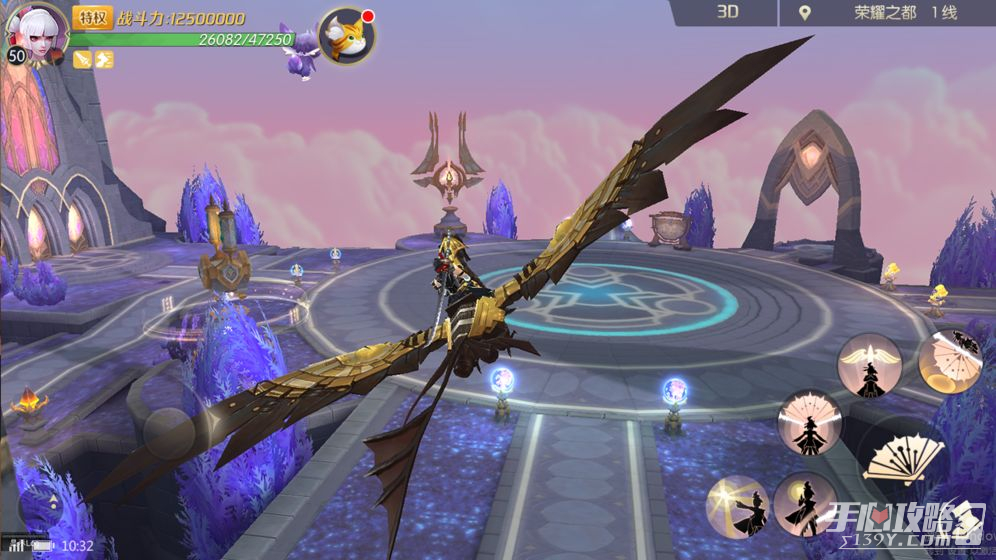
Task: Tap the gold 特权 privilege button
Action: pyautogui.click(x=93, y=17)
